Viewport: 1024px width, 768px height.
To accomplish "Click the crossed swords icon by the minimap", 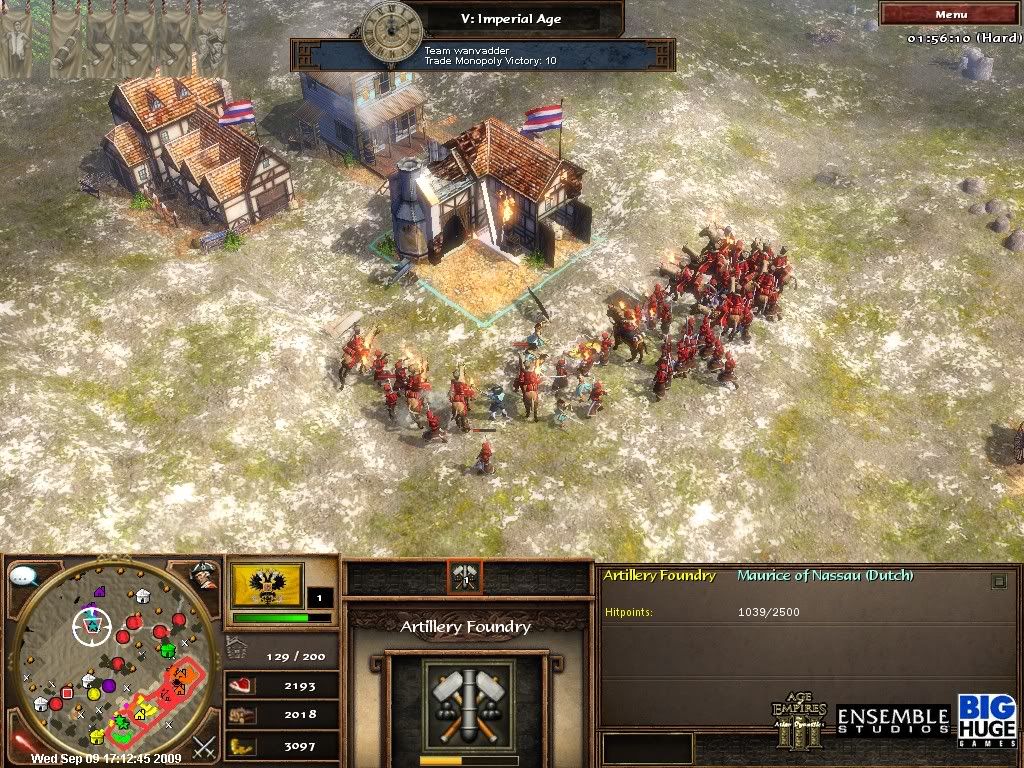I will point(205,745).
